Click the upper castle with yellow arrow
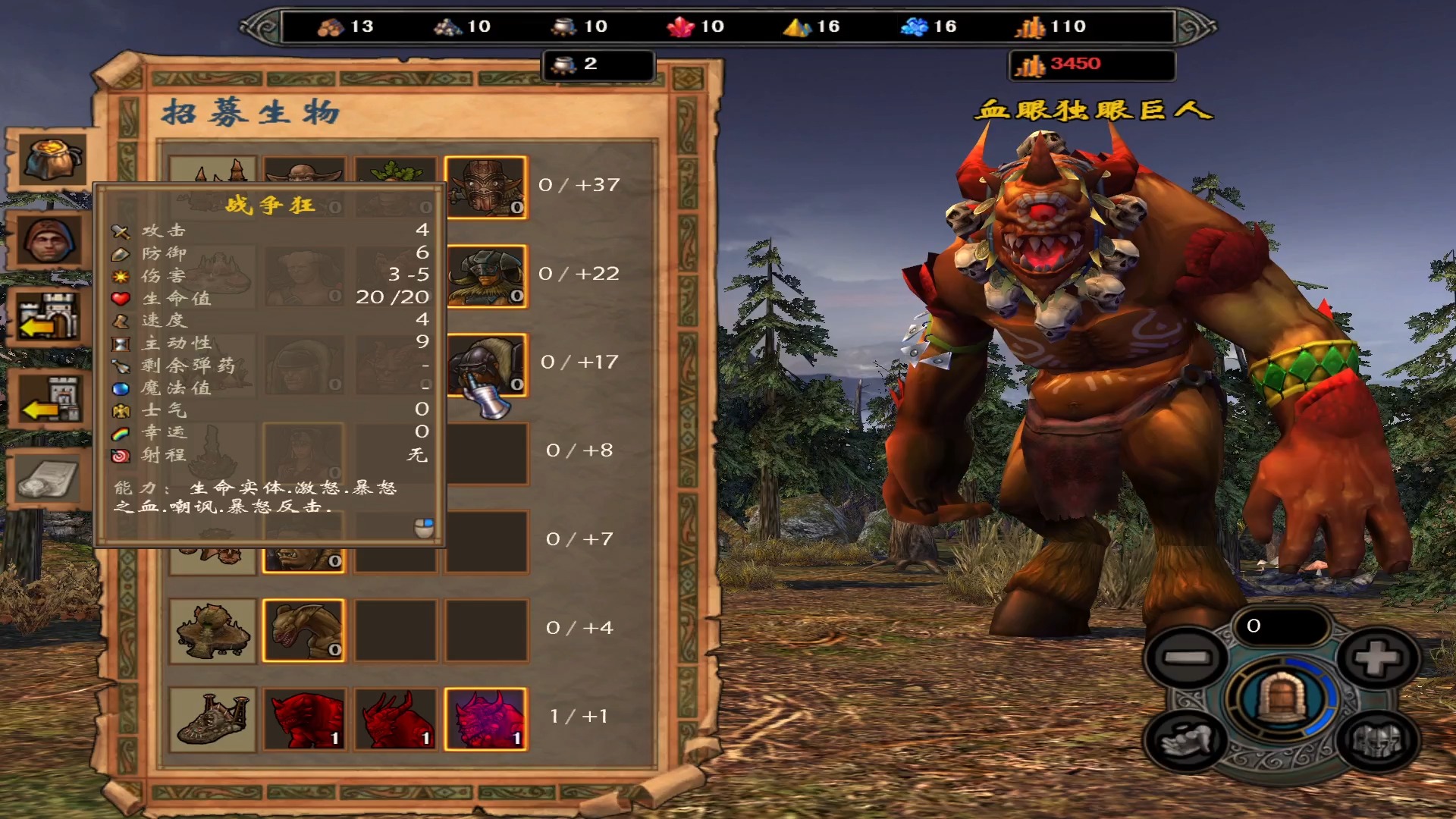The image size is (1456, 819). pyautogui.click(x=49, y=317)
